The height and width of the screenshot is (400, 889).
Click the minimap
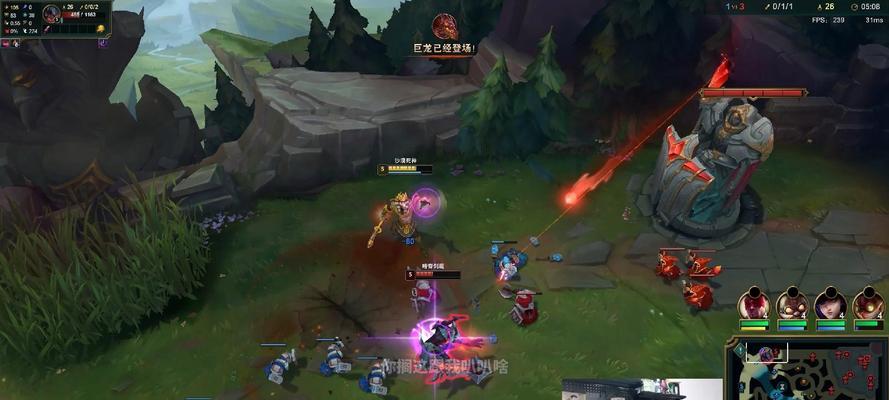point(807,367)
